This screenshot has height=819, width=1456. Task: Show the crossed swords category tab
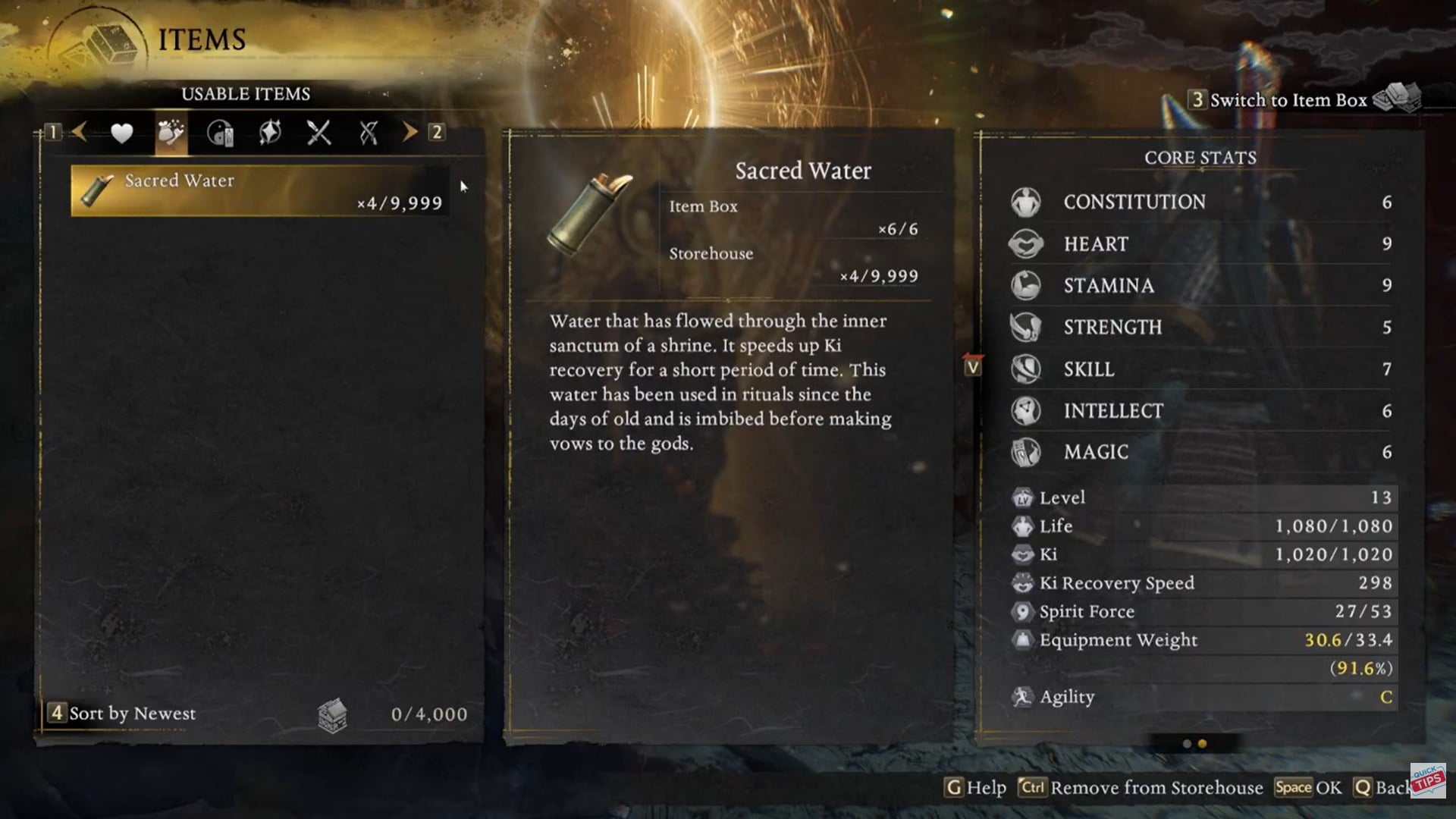[x=318, y=133]
